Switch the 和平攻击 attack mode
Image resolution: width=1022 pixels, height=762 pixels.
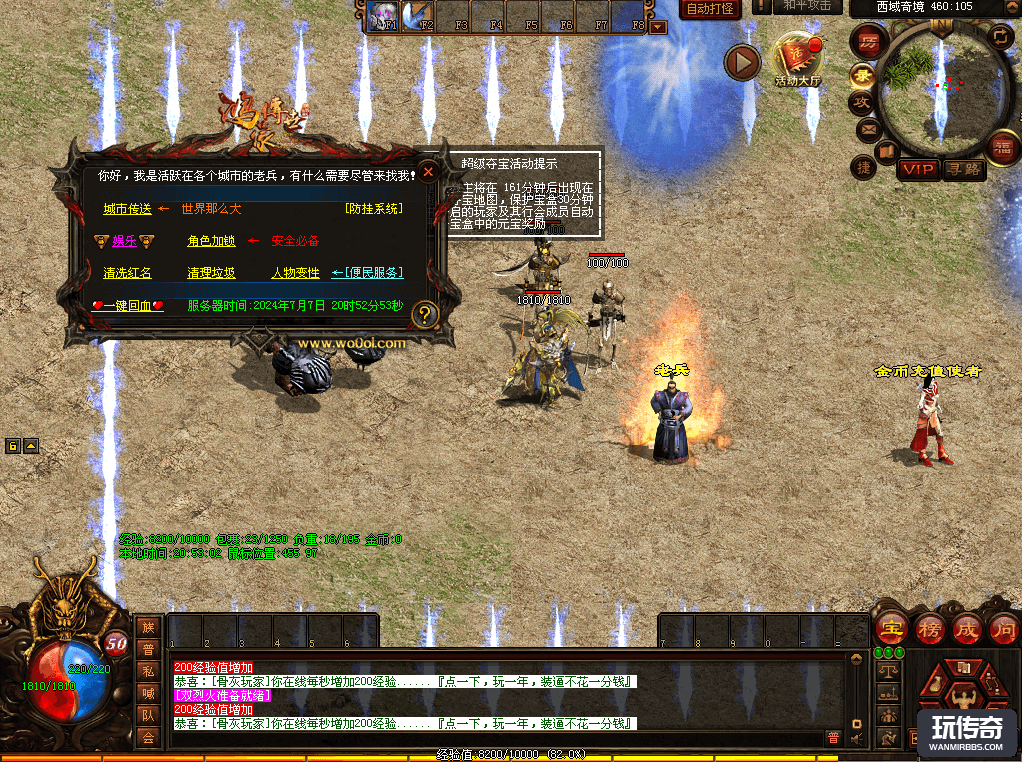[x=807, y=6]
